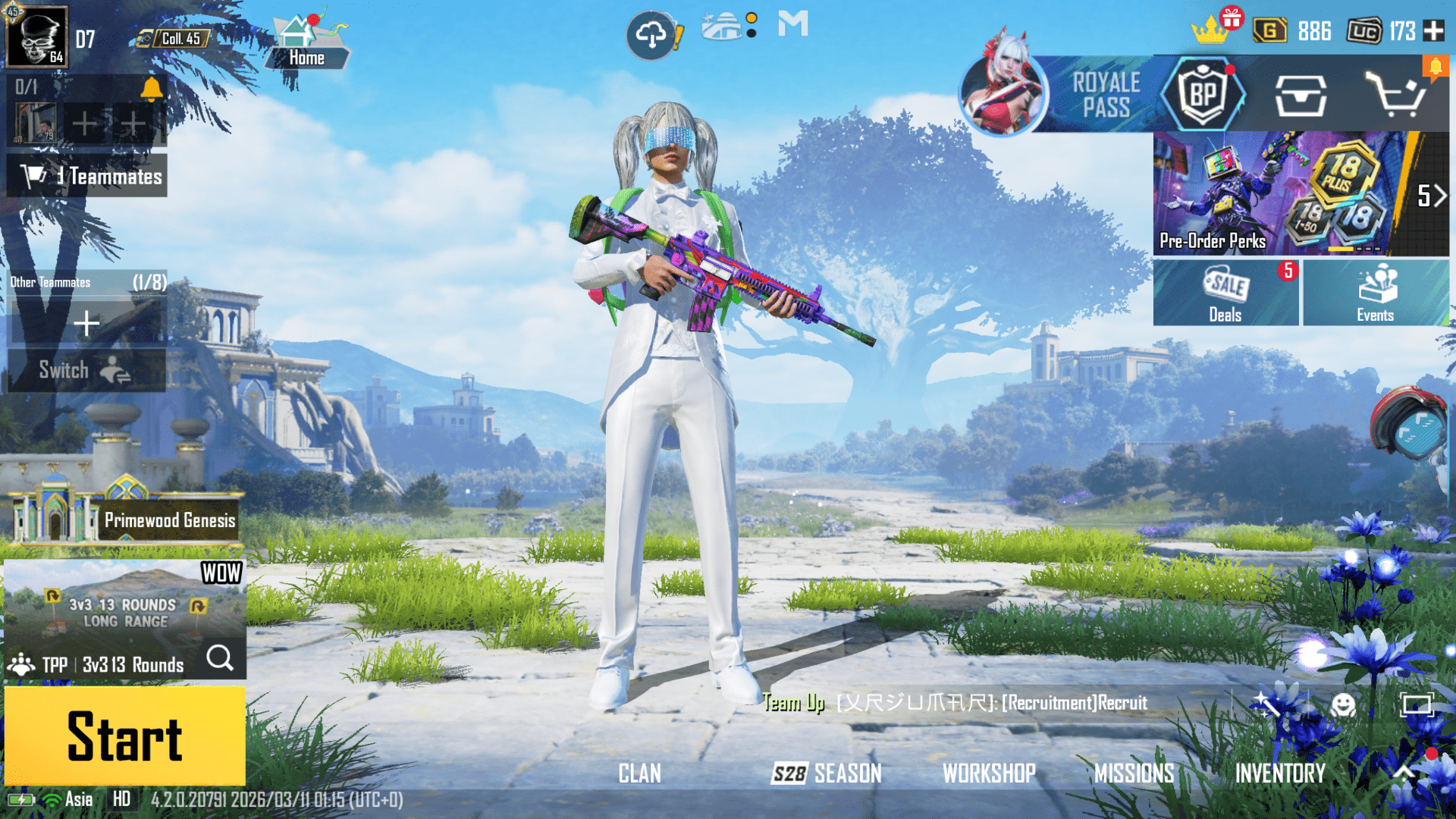This screenshot has width=1456, height=819.
Task: Open the crate depot icon beside Royale Pass
Action: 1299,94
